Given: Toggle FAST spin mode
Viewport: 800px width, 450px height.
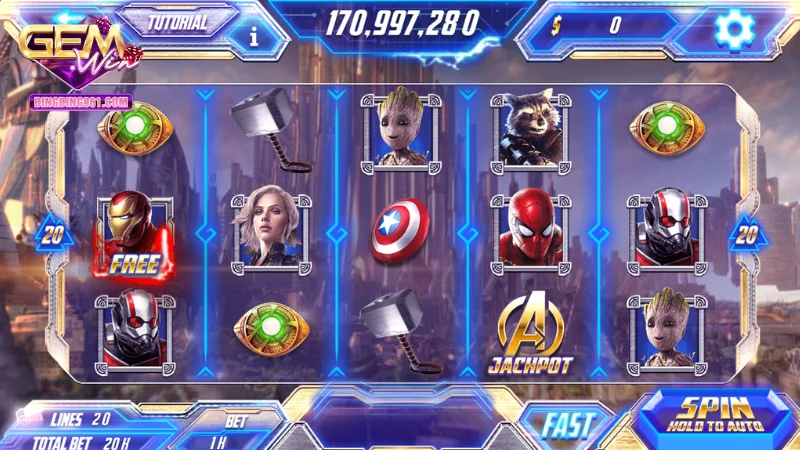Looking at the screenshot, I should 568,424.
